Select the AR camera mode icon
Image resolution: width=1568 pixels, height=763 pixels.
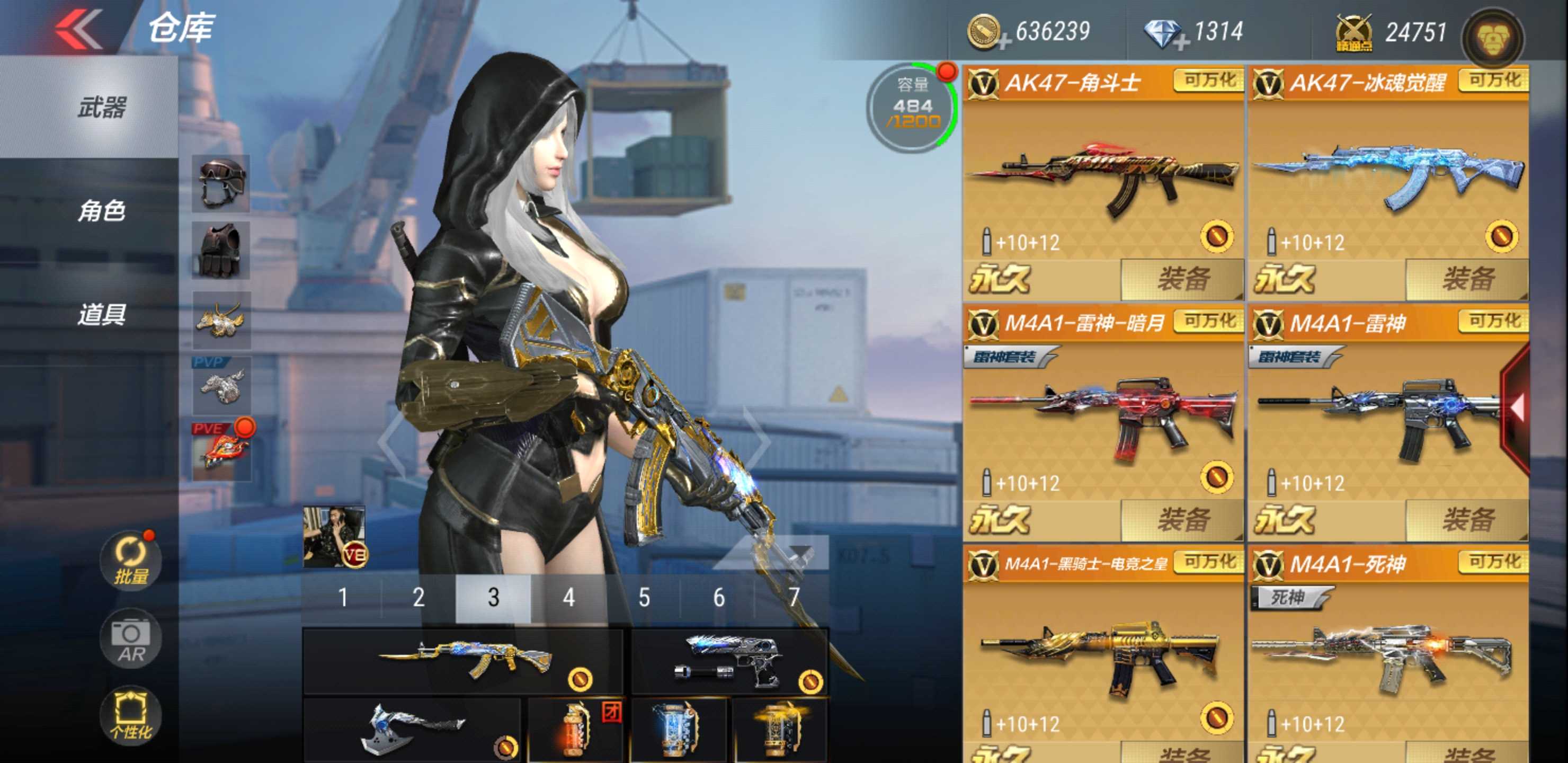tap(130, 637)
